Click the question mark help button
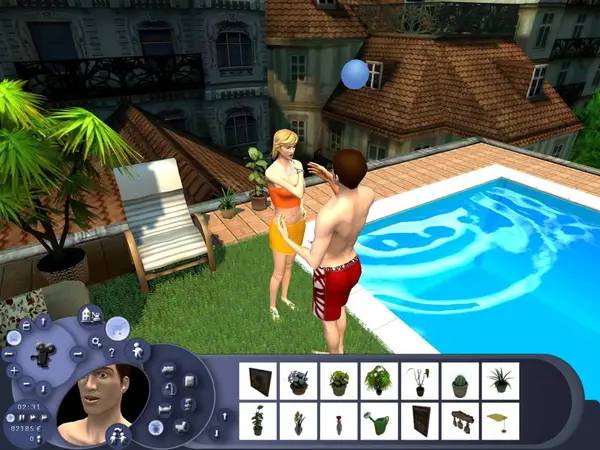The width and height of the screenshot is (600, 450). (113, 351)
